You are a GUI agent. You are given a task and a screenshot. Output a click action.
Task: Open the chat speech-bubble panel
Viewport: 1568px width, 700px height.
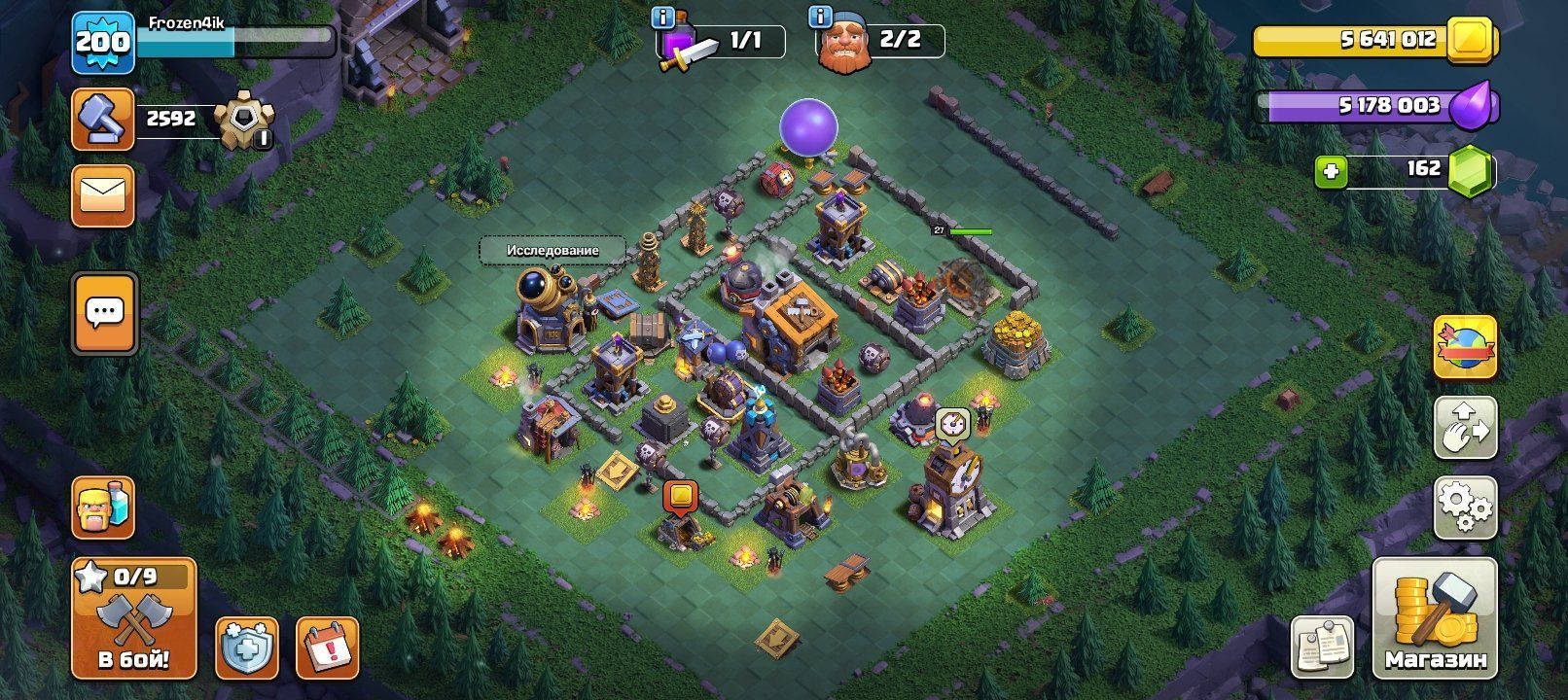(104, 313)
